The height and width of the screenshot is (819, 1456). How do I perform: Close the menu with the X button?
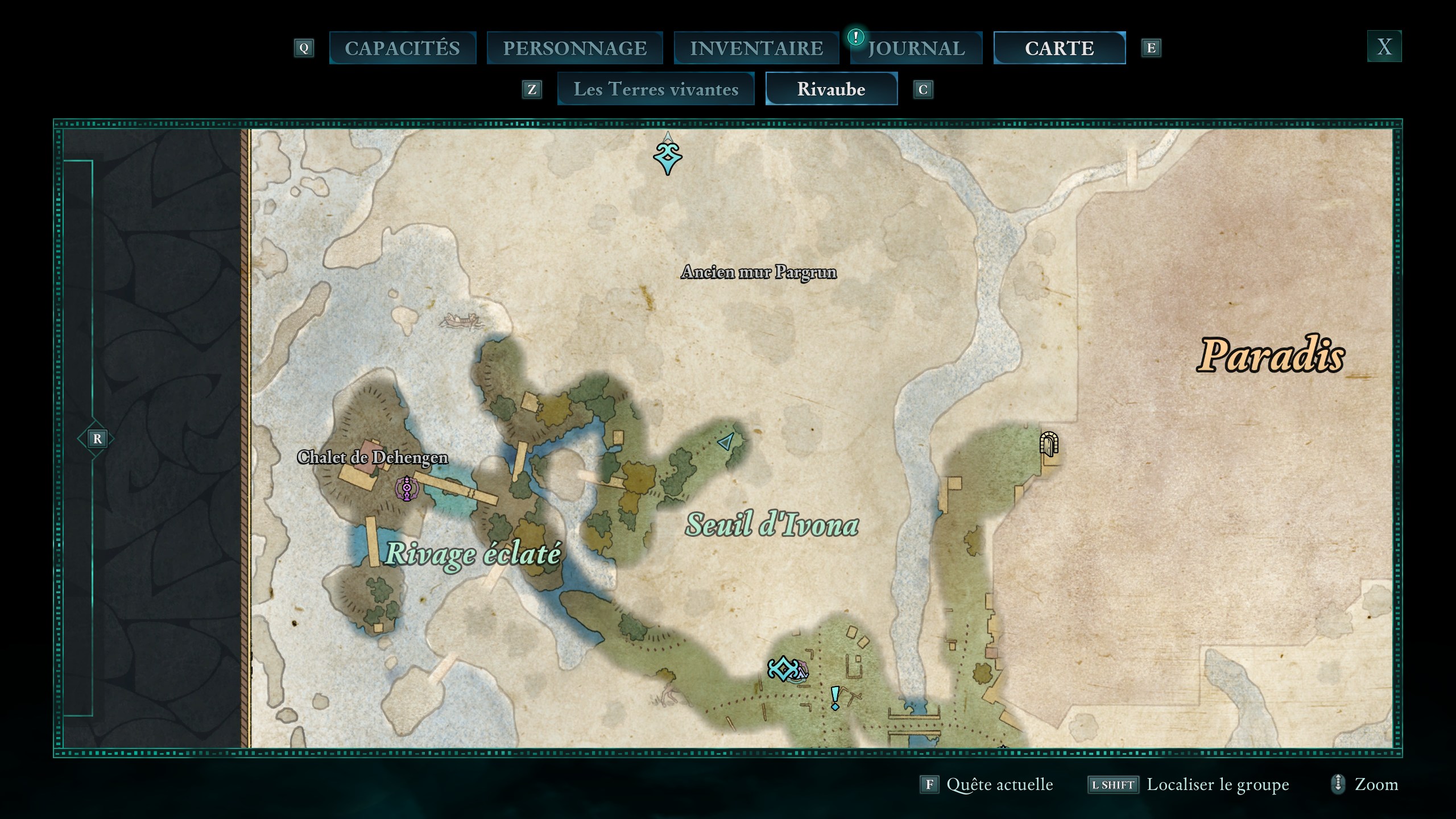pyautogui.click(x=1384, y=46)
